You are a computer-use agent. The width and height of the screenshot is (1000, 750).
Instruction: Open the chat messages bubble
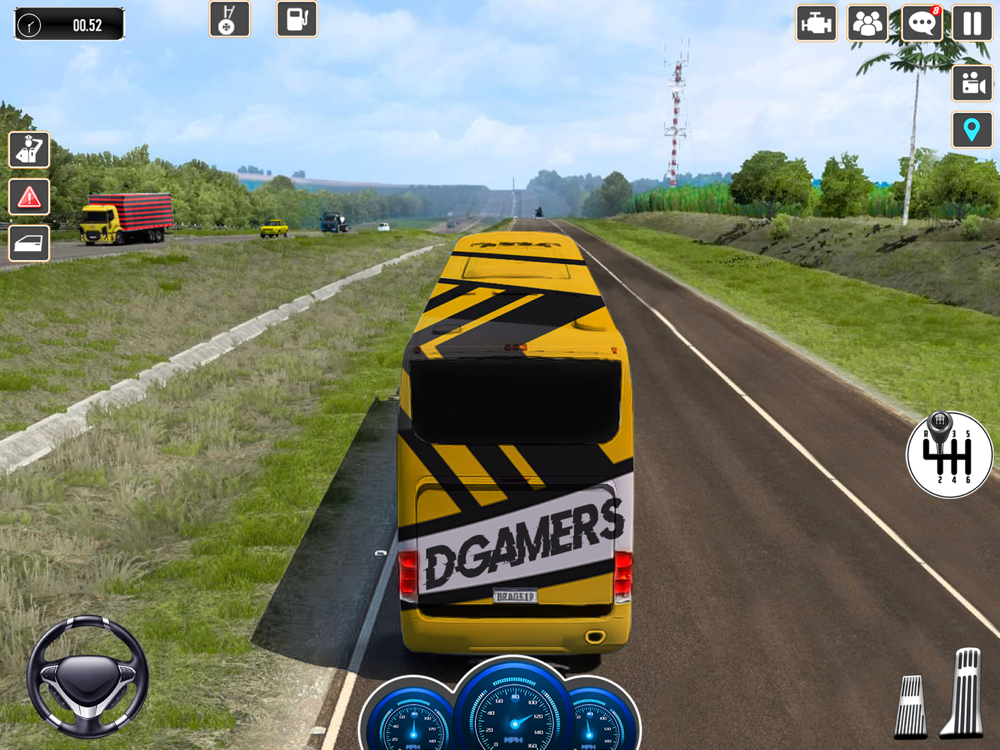921,23
